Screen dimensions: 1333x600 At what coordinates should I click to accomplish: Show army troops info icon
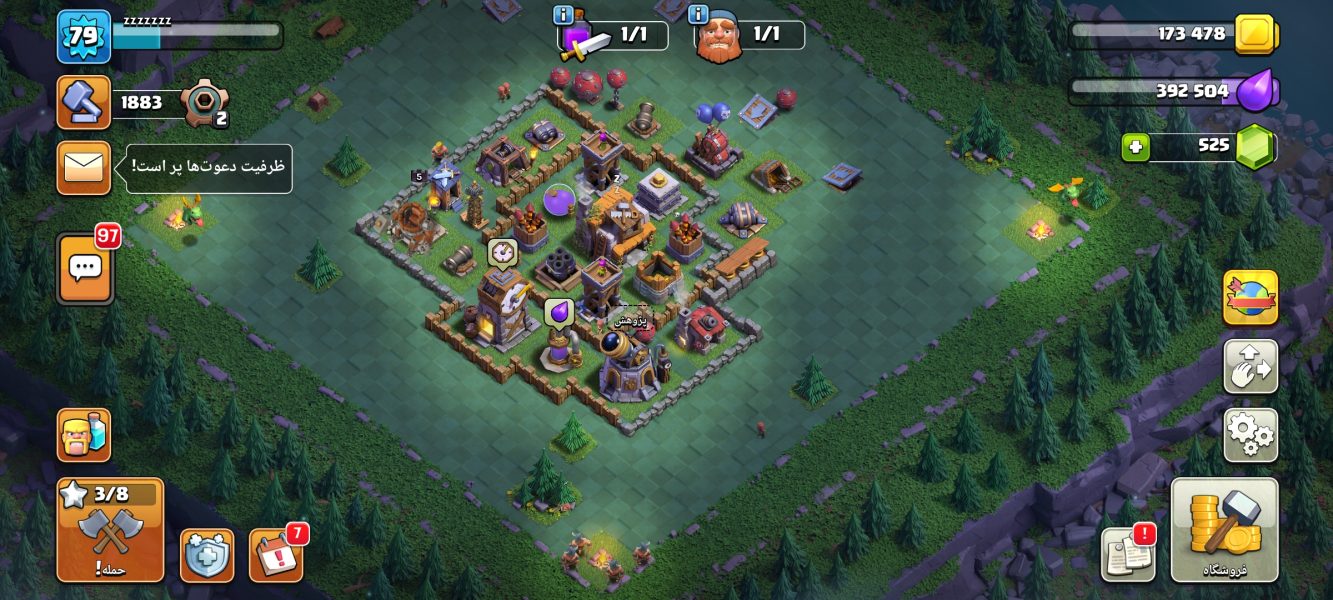[562, 15]
